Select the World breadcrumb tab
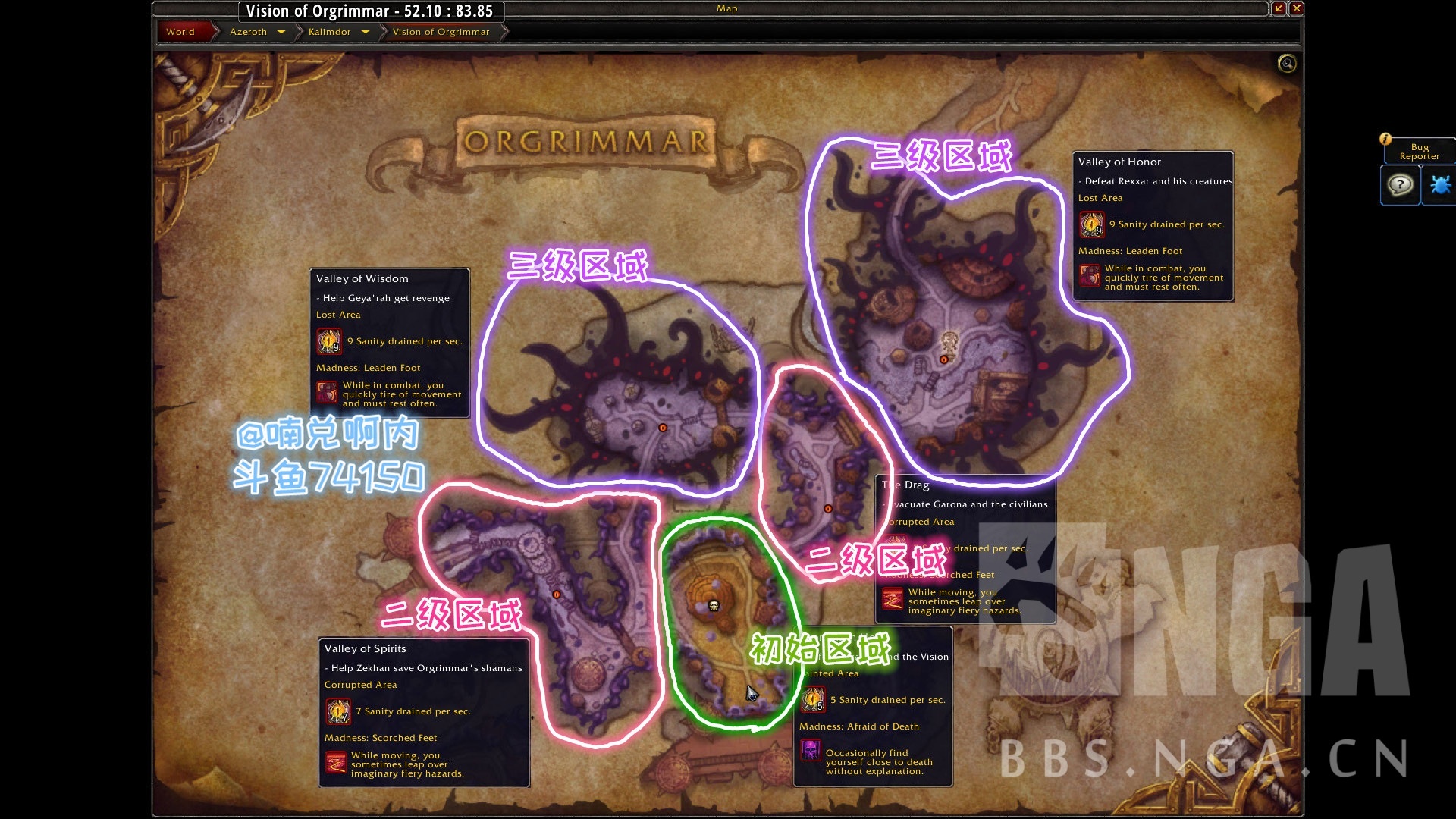 (x=180, y=32)
